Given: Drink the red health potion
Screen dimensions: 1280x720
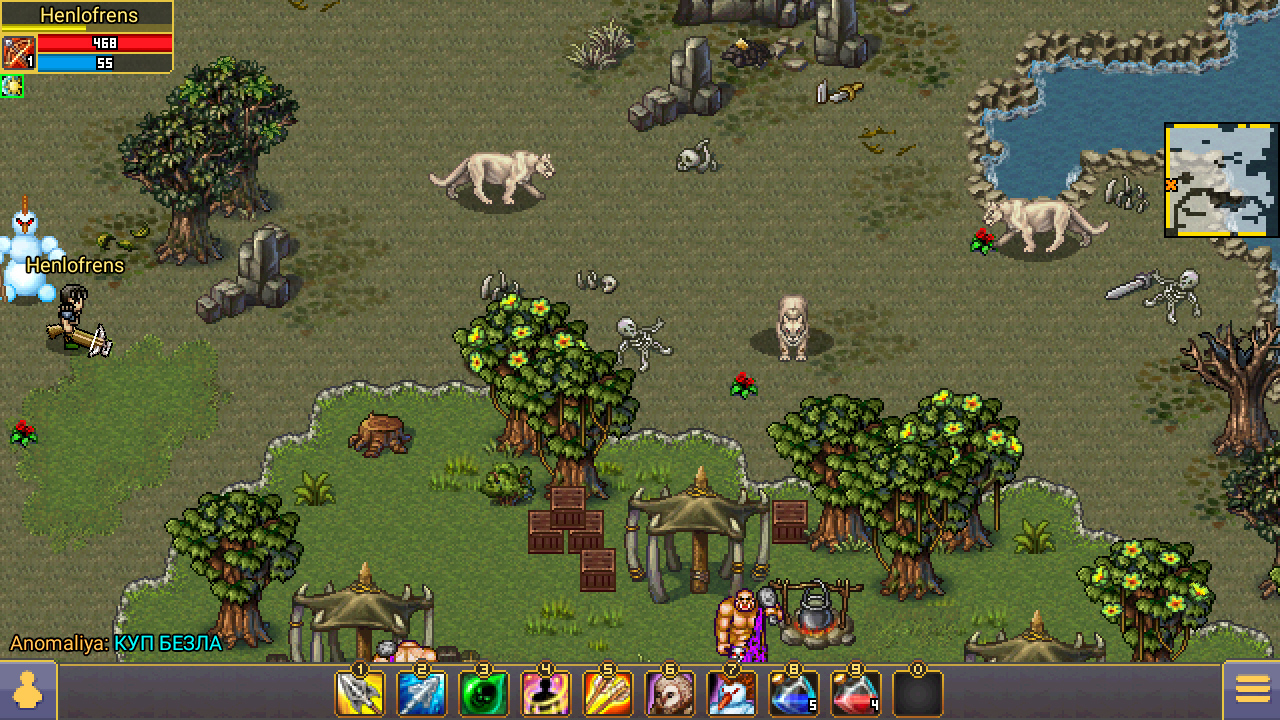Looking at the screenshot, I should click(x=855, y=693).
